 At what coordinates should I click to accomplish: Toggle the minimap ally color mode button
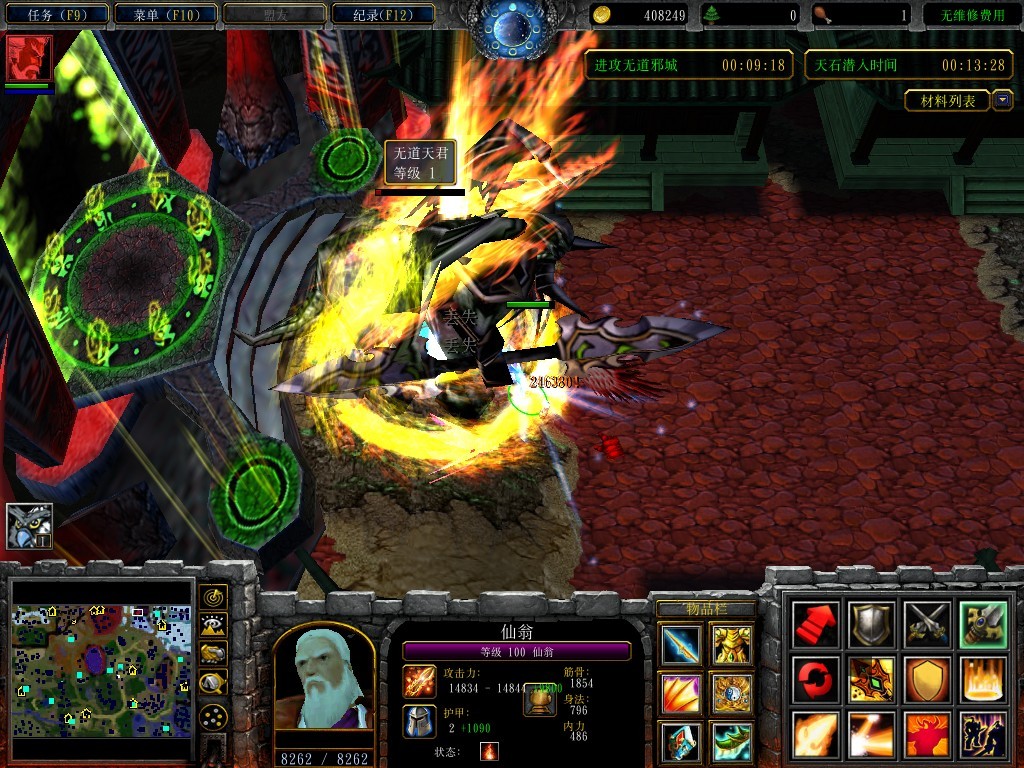(213, 654)
